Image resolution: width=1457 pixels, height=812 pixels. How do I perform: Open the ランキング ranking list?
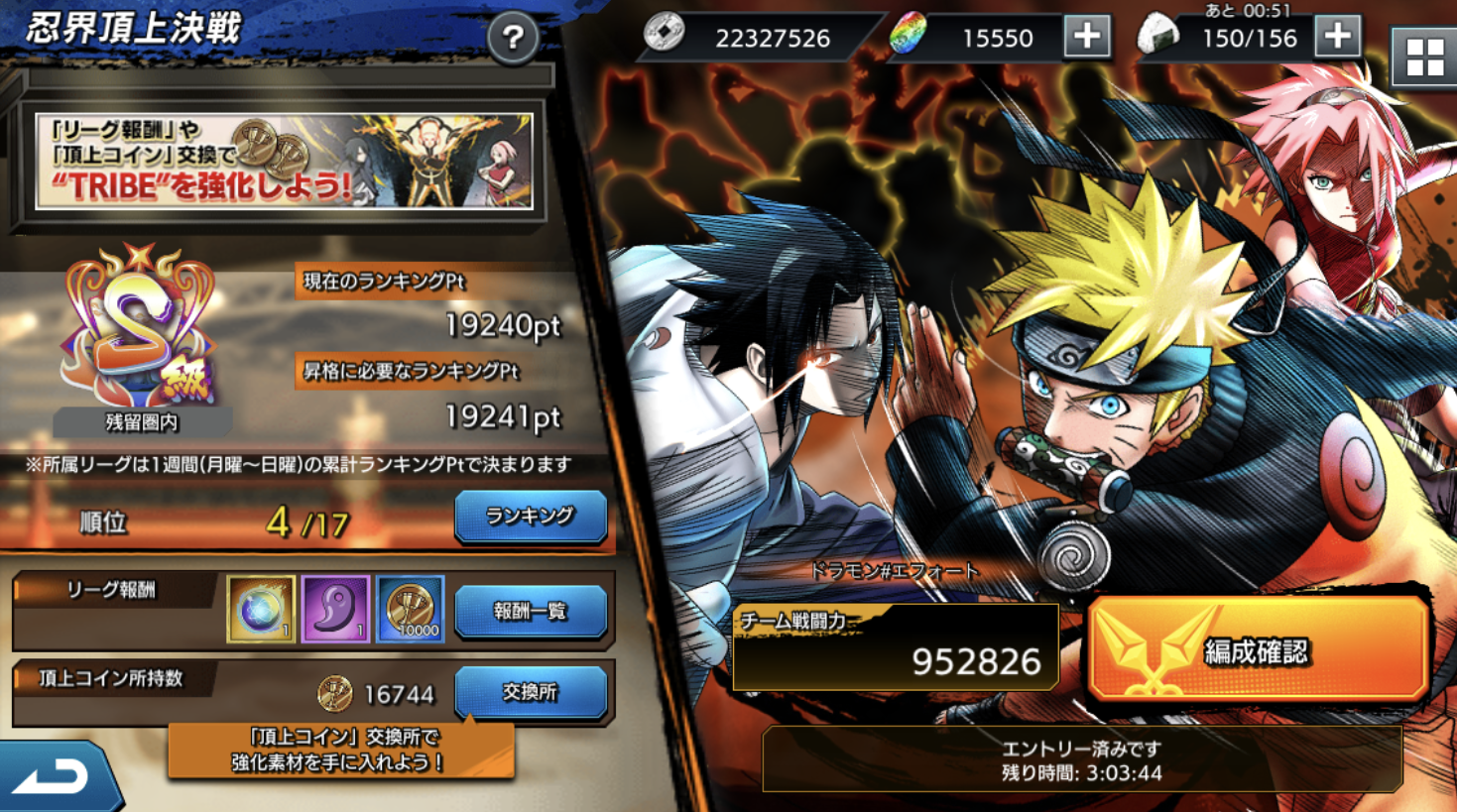click(530, 517)
